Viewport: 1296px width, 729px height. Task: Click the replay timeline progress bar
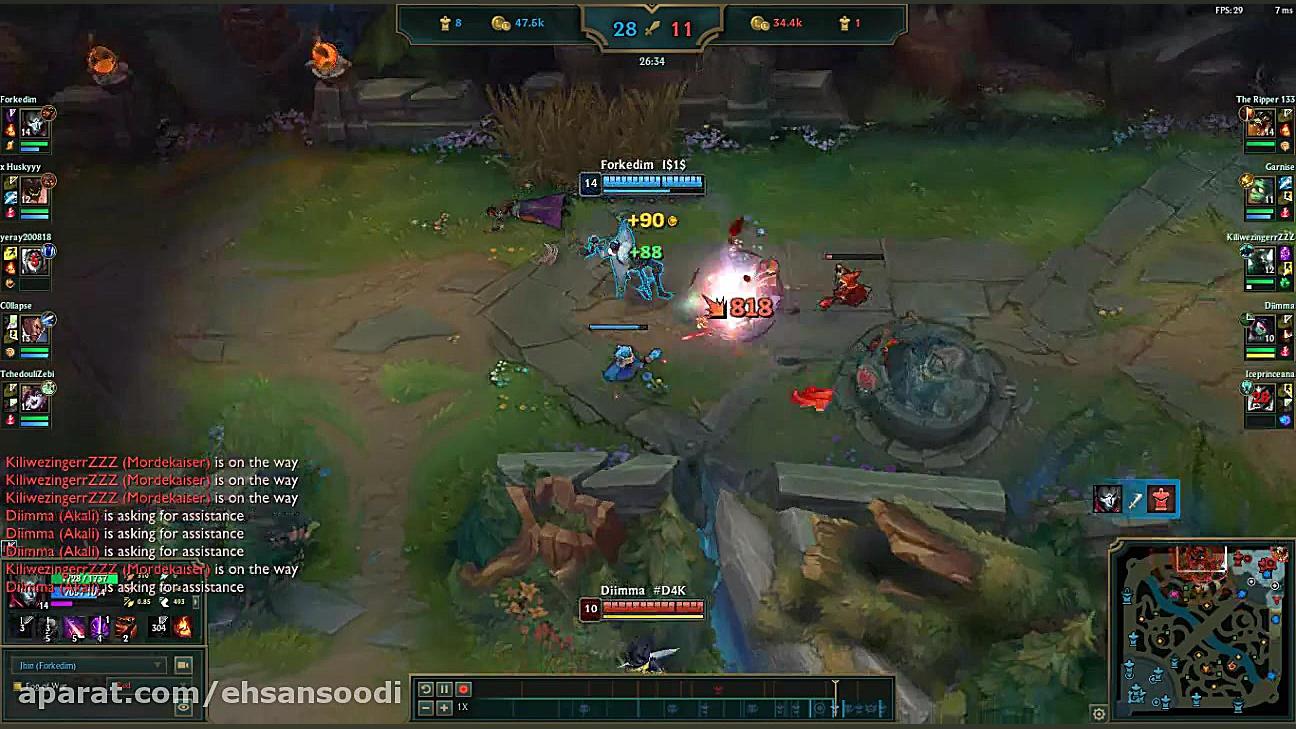click(660, 698)
